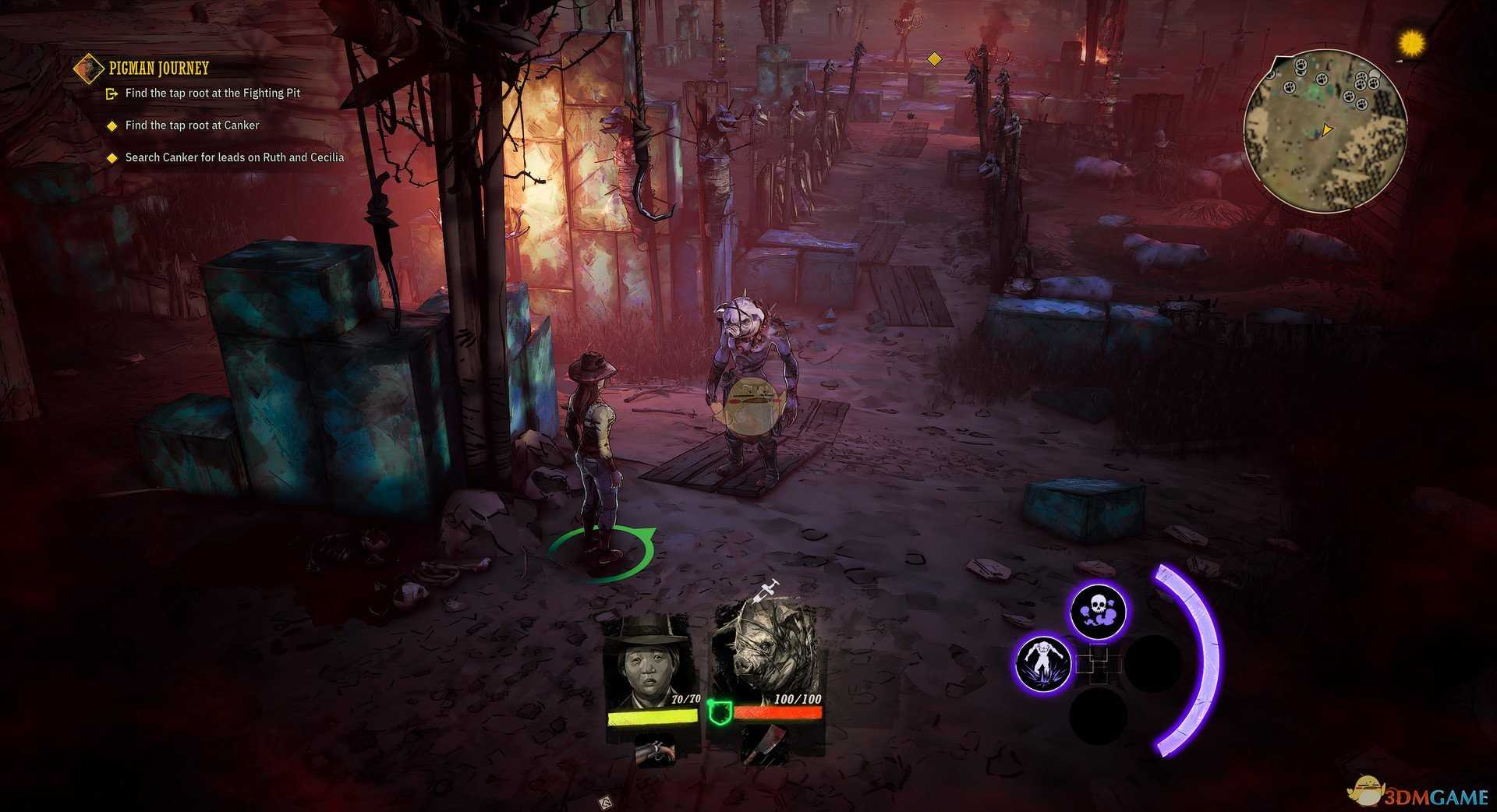Click the revolver weapon slot
This screenshot has width=1497, height=812.
[655, 750]
